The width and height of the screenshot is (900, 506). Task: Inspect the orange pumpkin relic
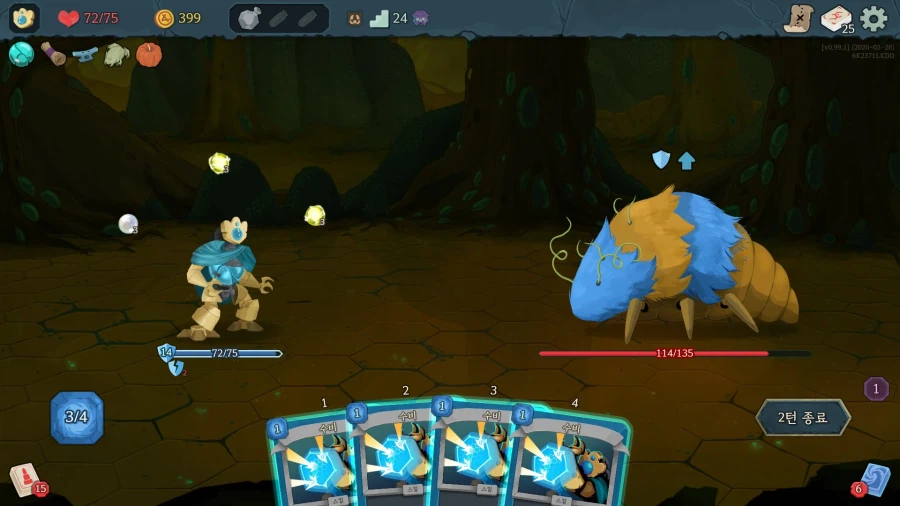(x=149, y=54)
